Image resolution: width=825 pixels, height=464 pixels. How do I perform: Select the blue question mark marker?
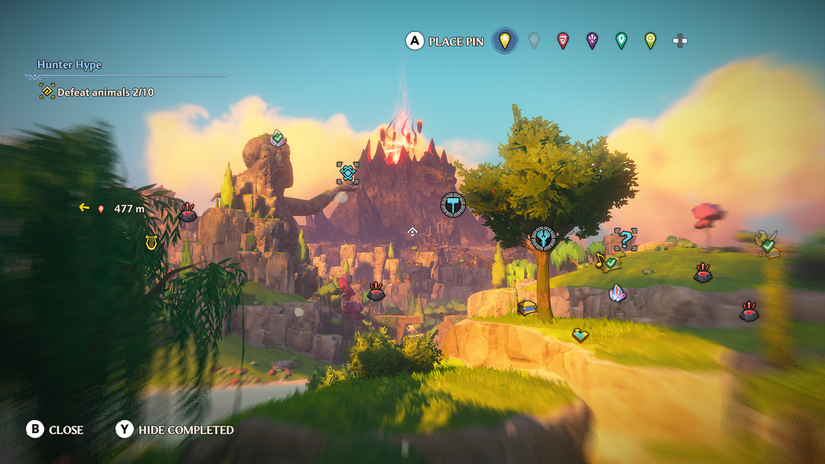coord(625,239)
